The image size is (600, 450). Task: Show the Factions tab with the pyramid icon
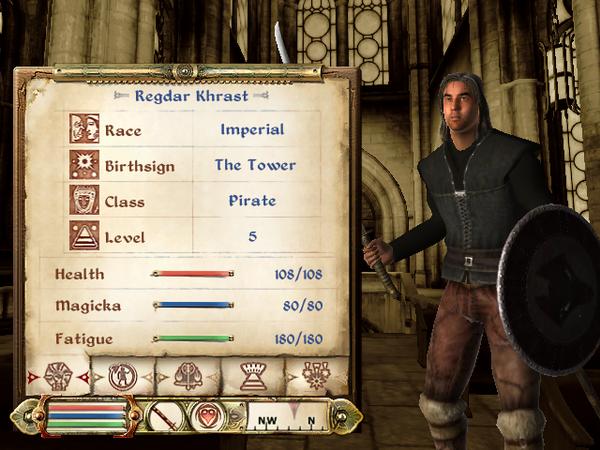pos(252,376)
